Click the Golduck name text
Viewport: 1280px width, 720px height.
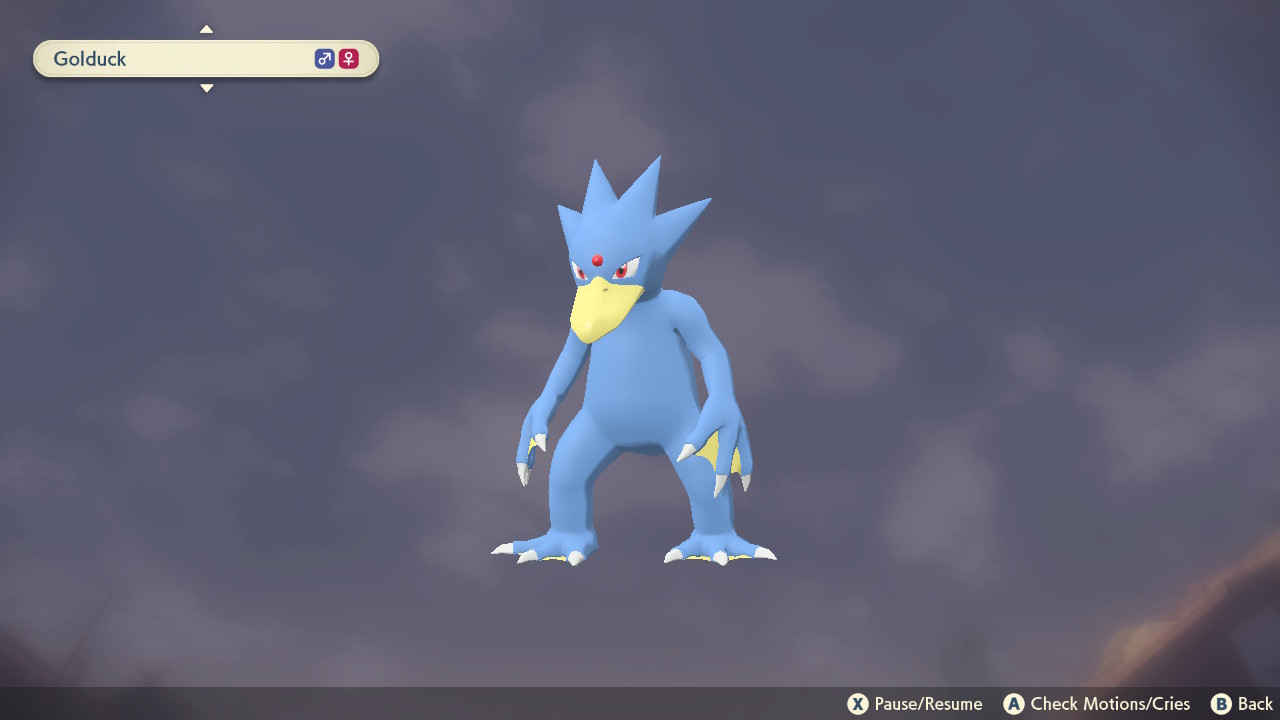click(x=90, y=58)
